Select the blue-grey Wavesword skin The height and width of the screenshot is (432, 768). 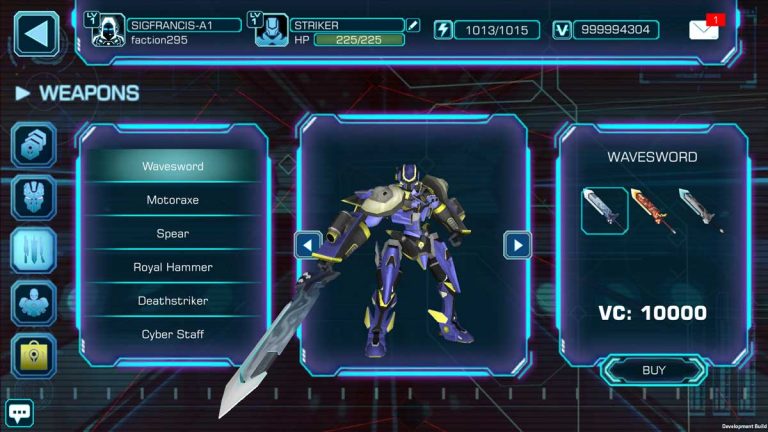point(604,210)
